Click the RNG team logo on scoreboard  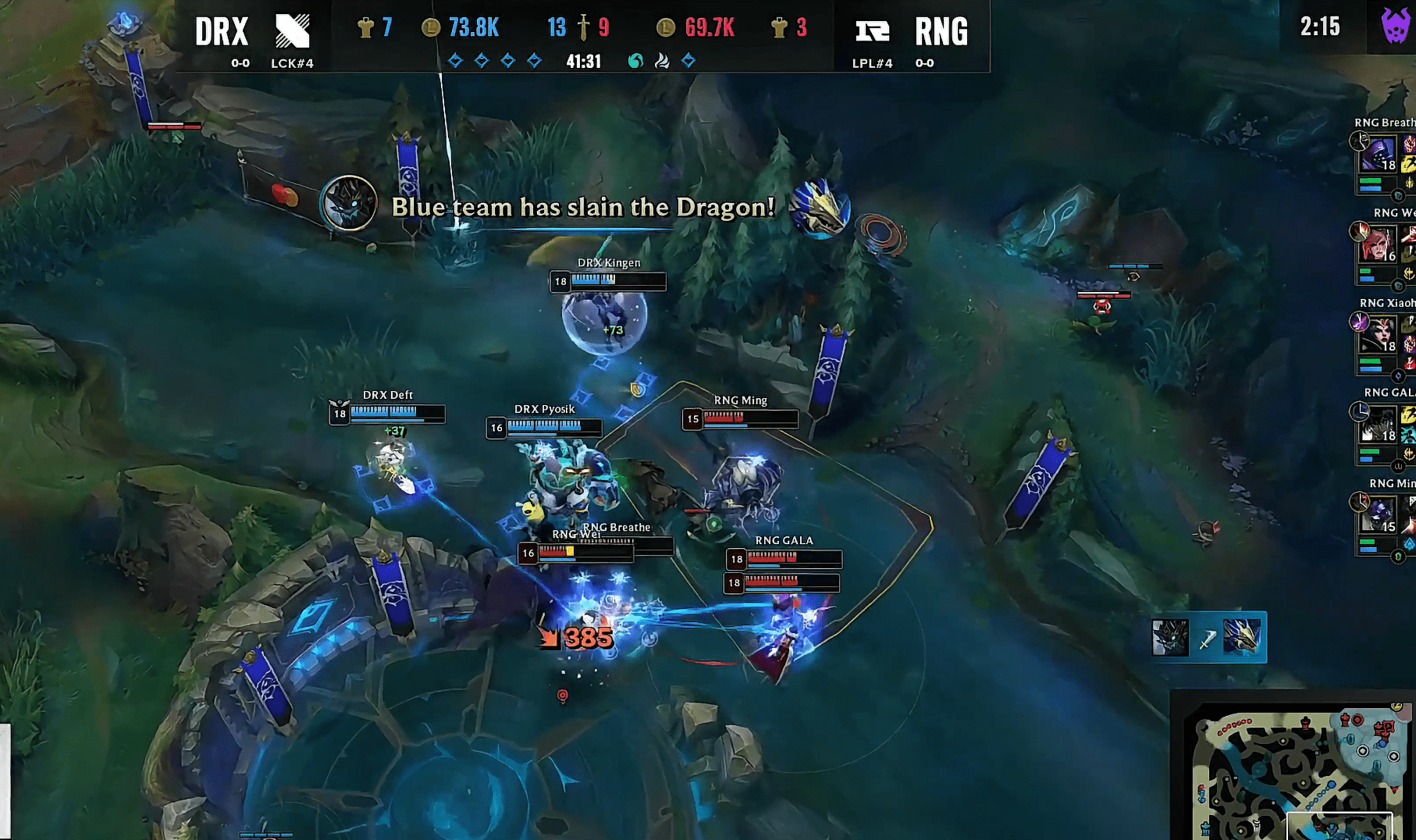pyautogui.click(x=872, y=31)
